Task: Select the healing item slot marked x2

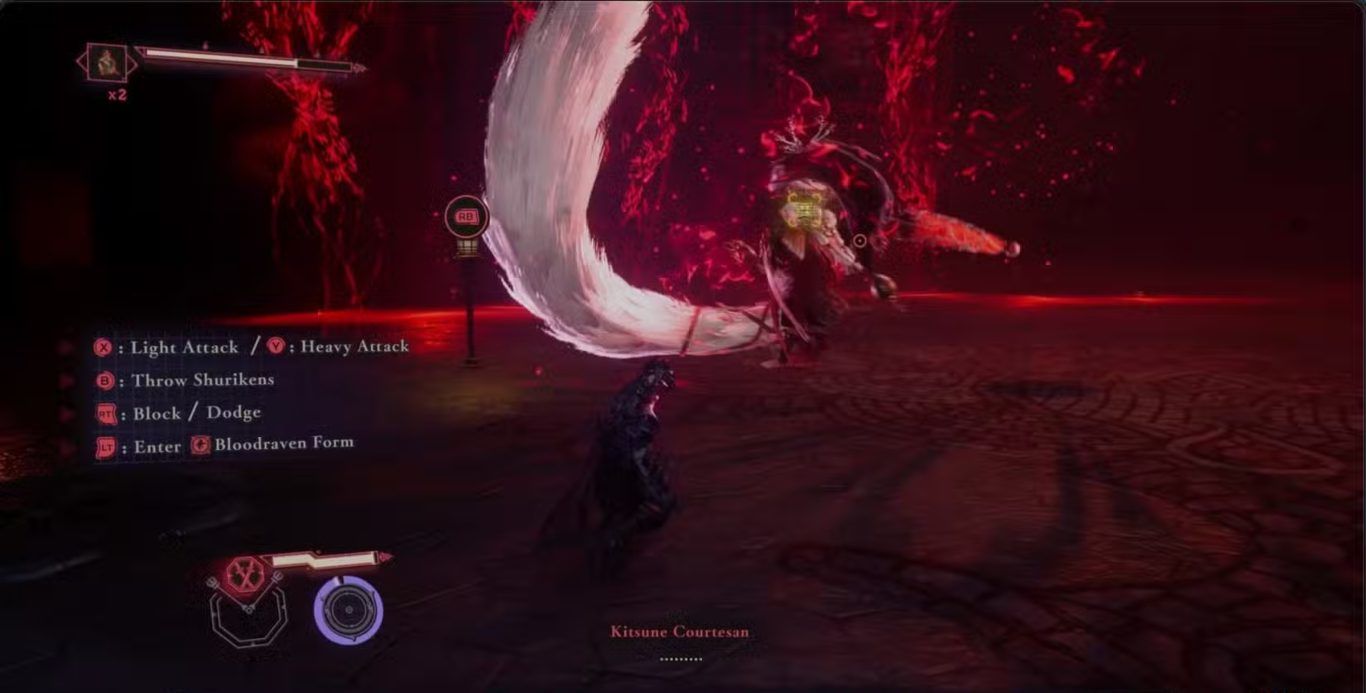Action: pos(105,63)
